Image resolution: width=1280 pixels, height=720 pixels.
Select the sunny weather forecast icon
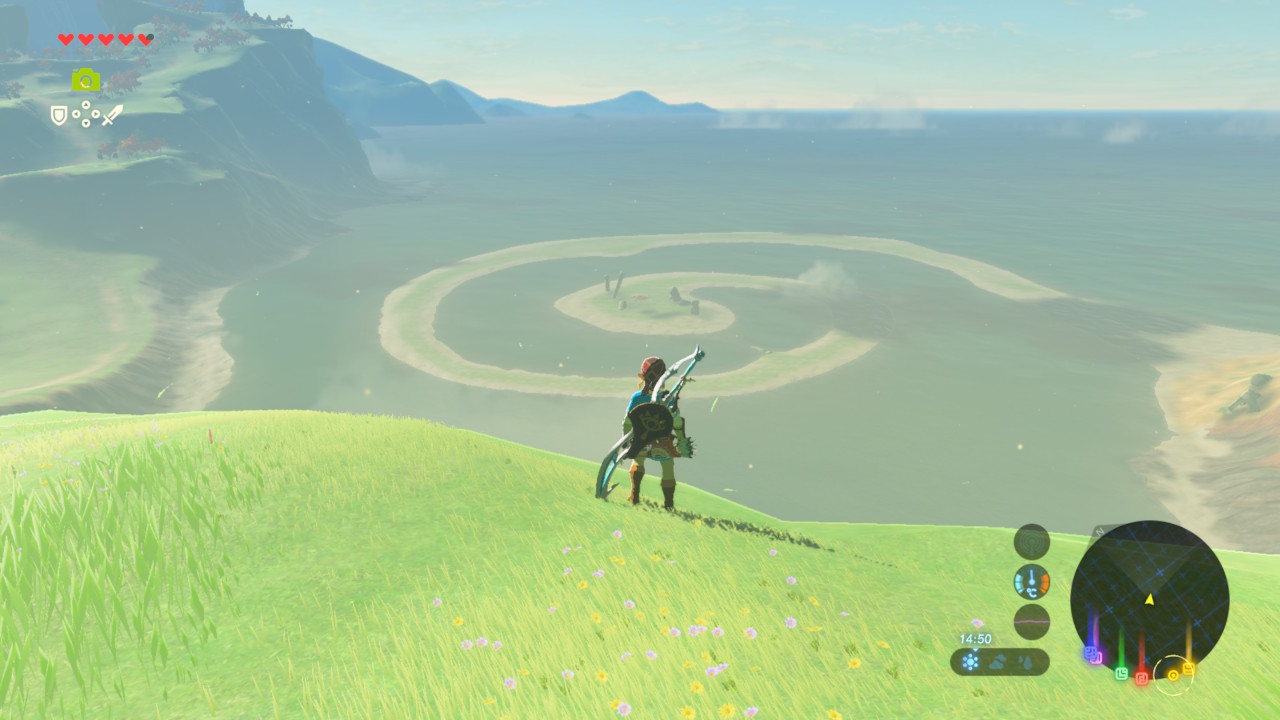coord(970,661)
